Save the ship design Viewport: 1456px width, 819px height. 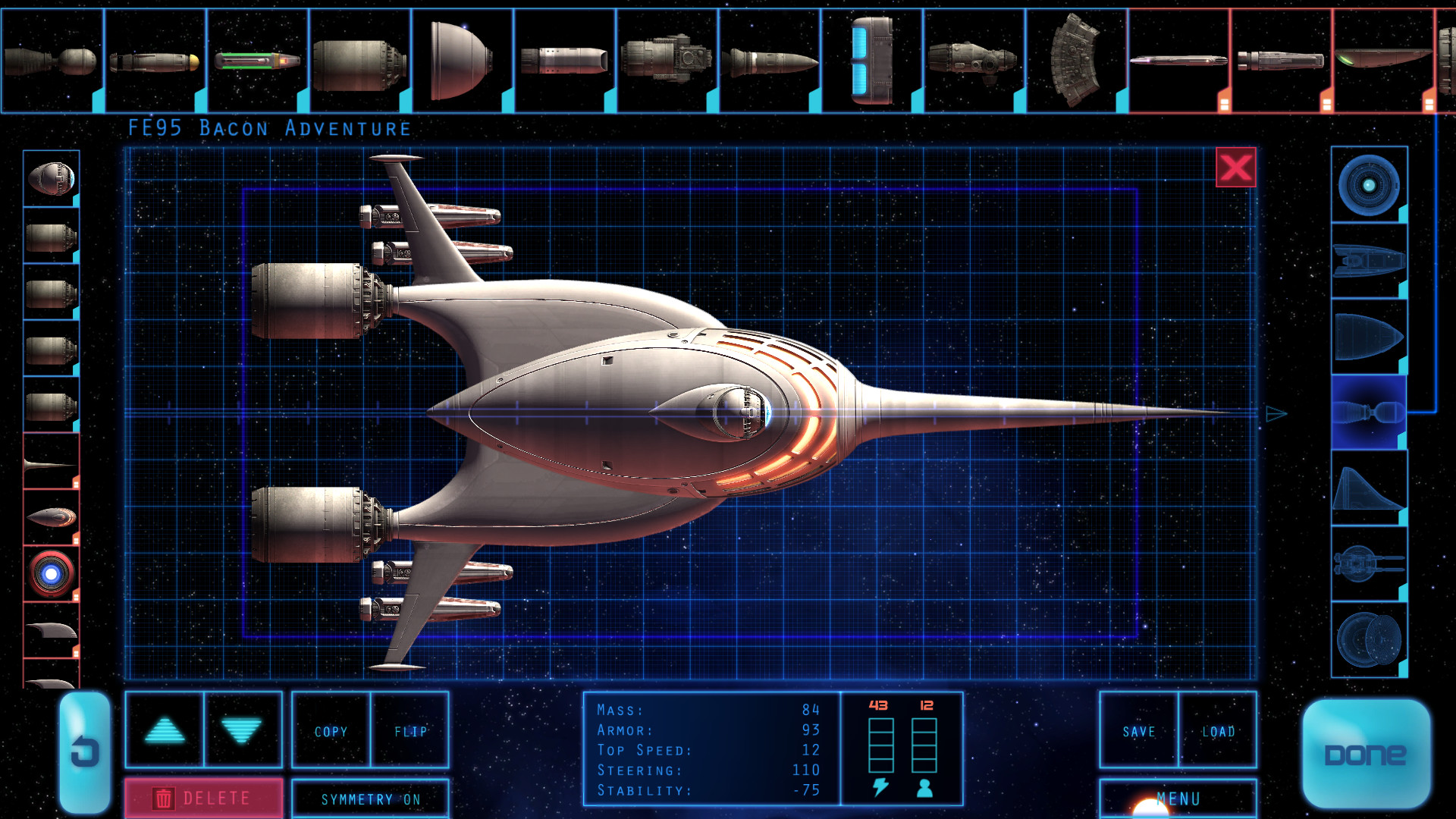pos(1138,731)
